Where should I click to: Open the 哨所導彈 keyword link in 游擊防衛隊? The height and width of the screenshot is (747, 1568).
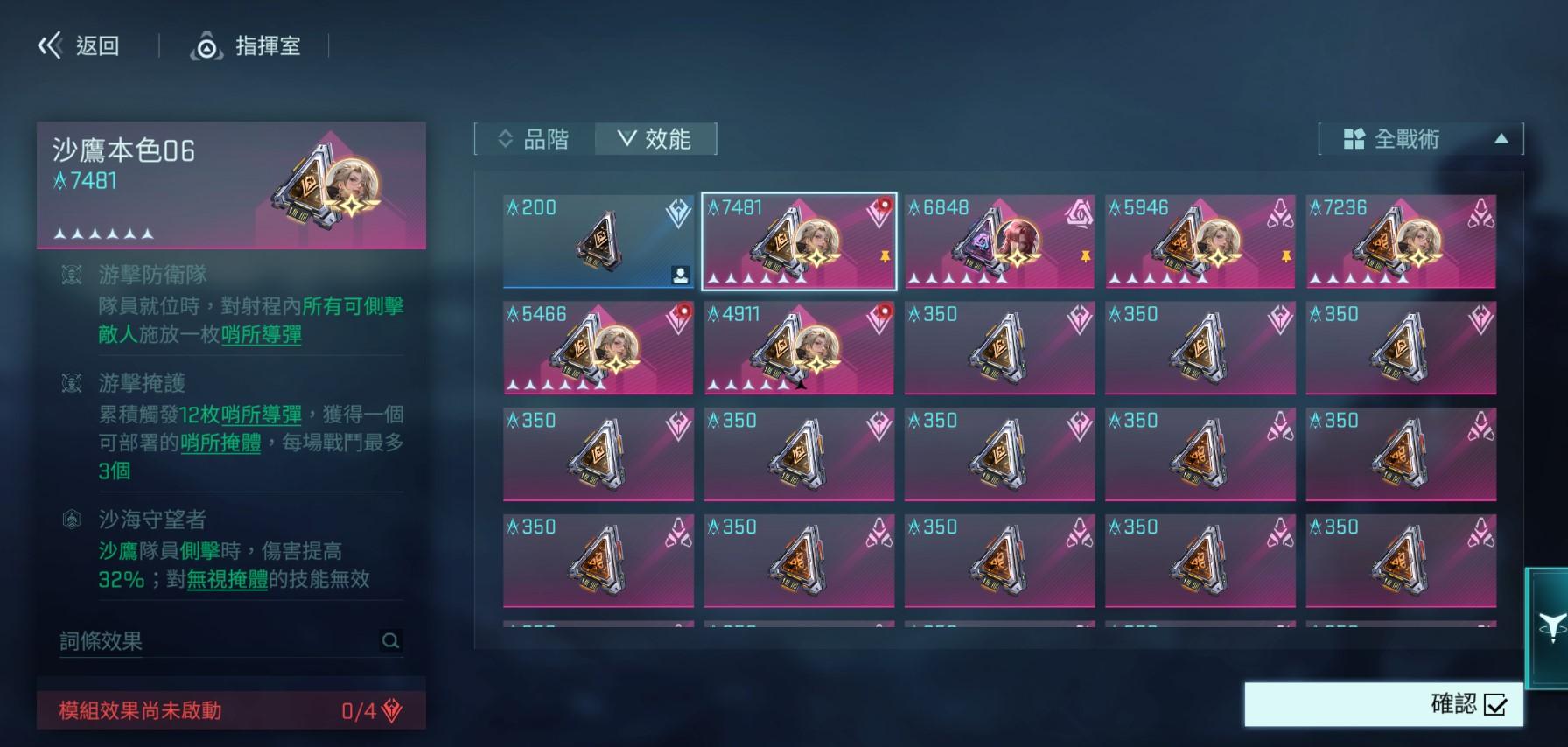coord(262,335)
